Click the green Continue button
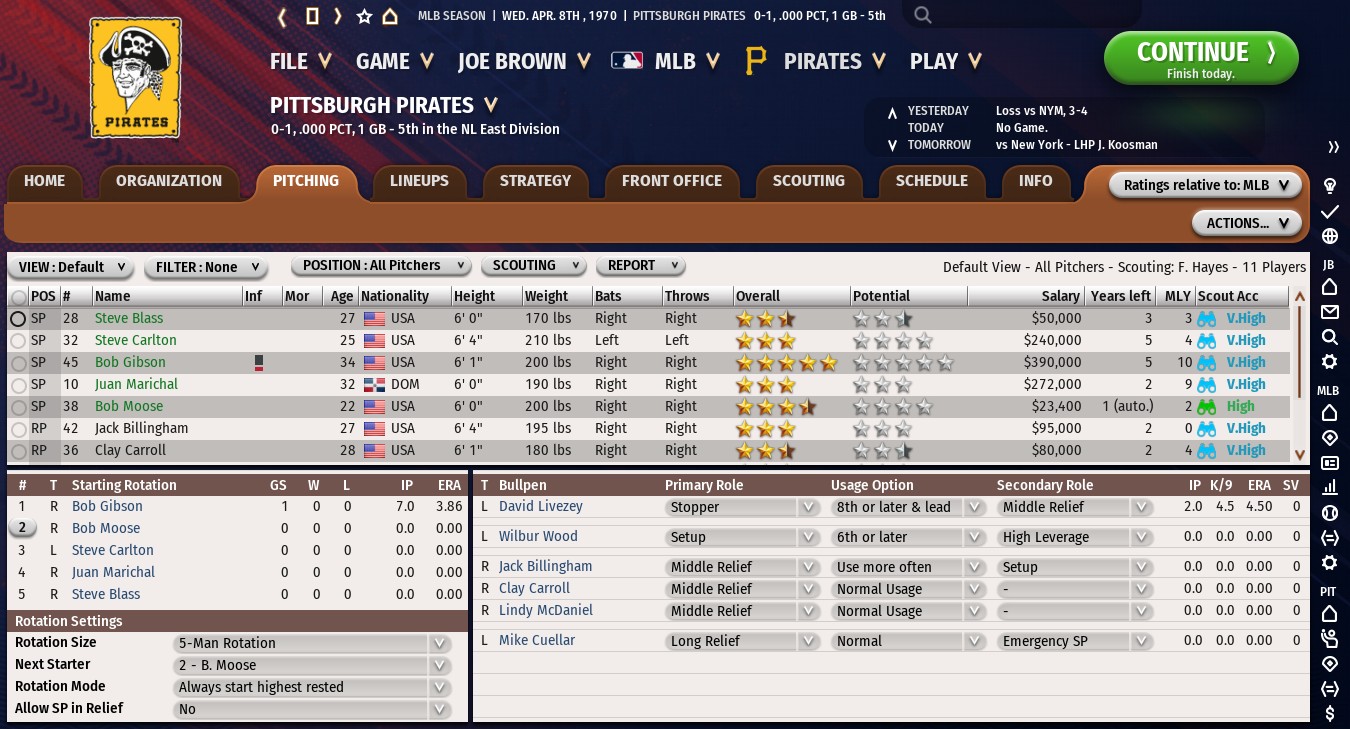The height and width of the screenshot is (729, 1350). pos(1200,58)
